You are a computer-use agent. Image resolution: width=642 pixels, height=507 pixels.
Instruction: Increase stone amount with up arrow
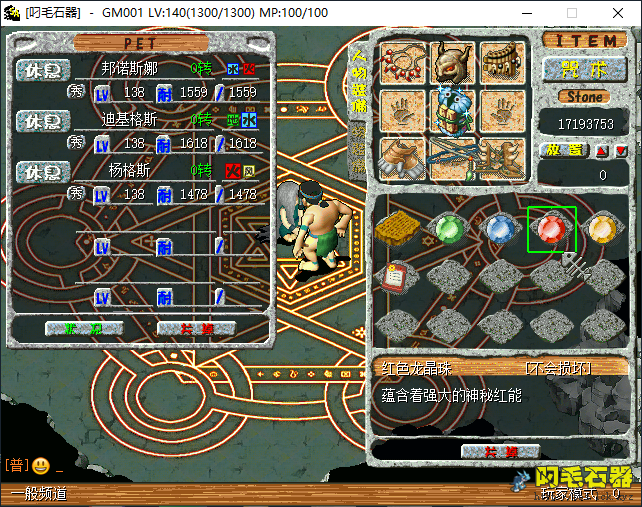tap(602, 151)
